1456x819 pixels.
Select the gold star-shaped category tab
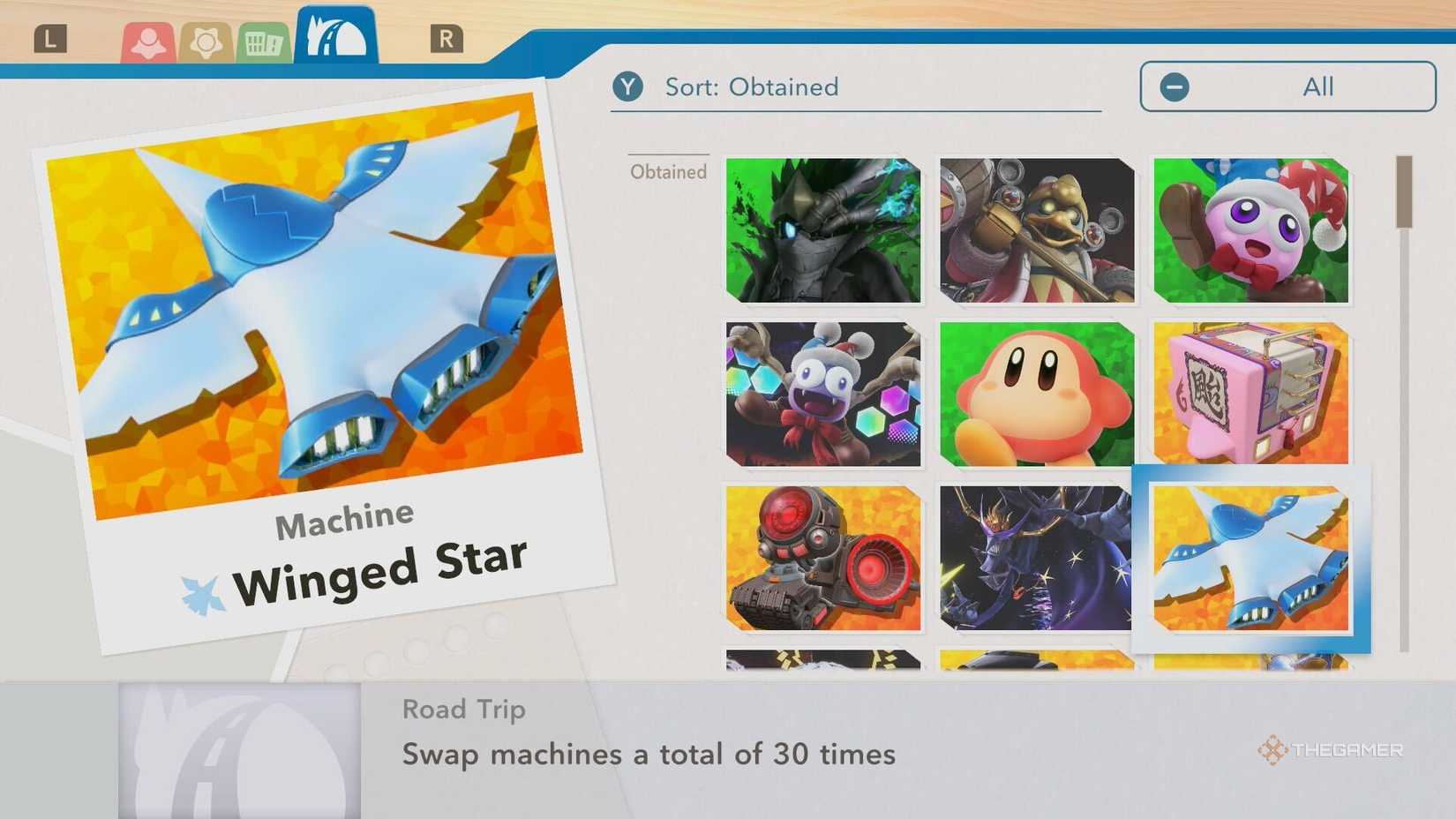(x=206, y=40)
